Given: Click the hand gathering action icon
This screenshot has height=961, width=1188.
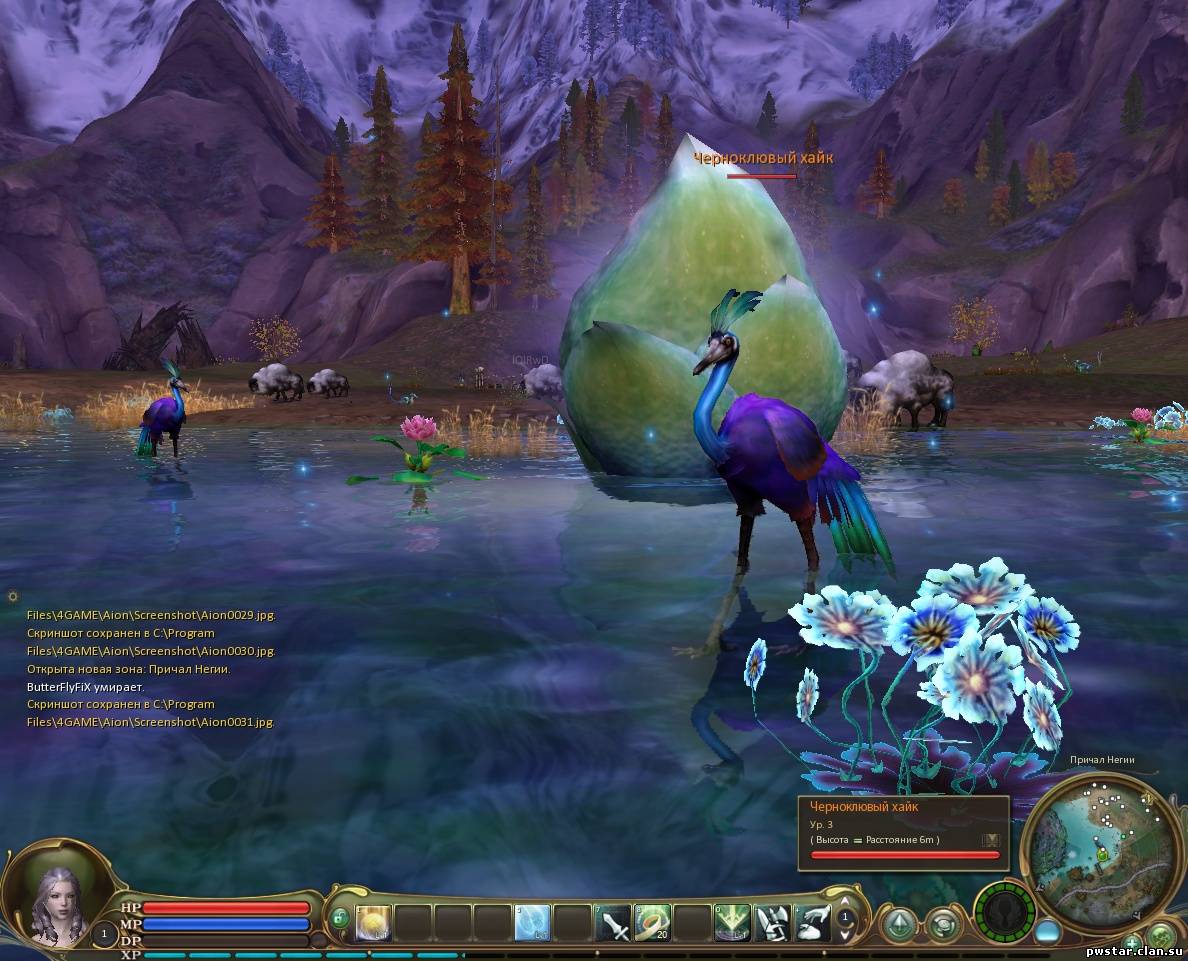Looking at the screenshot, I should 812,922.
